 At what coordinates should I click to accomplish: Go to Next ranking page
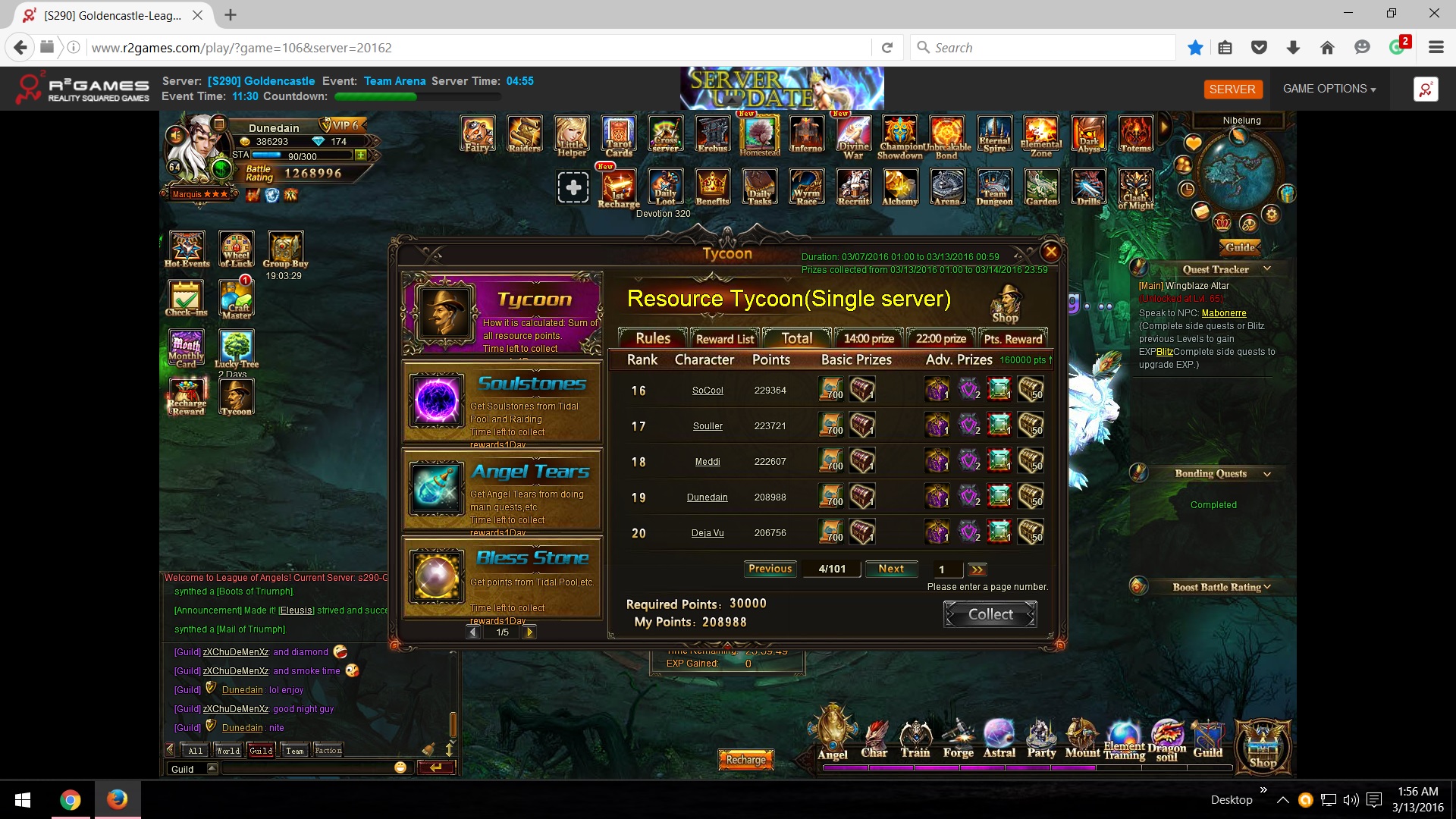click(890, 569)
